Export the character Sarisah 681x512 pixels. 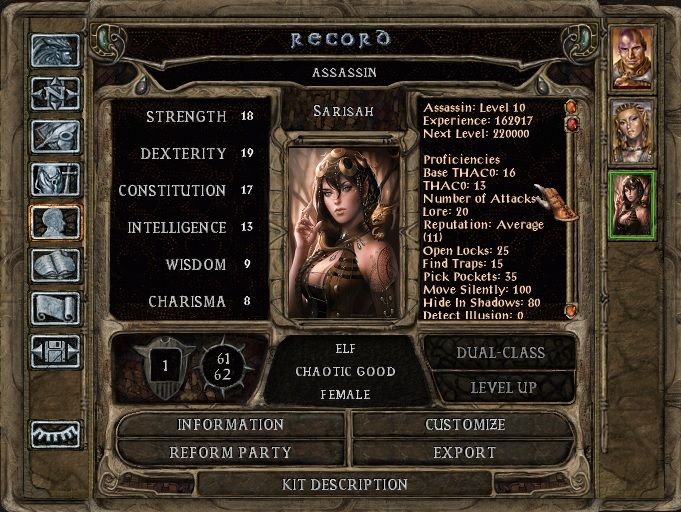465,453
